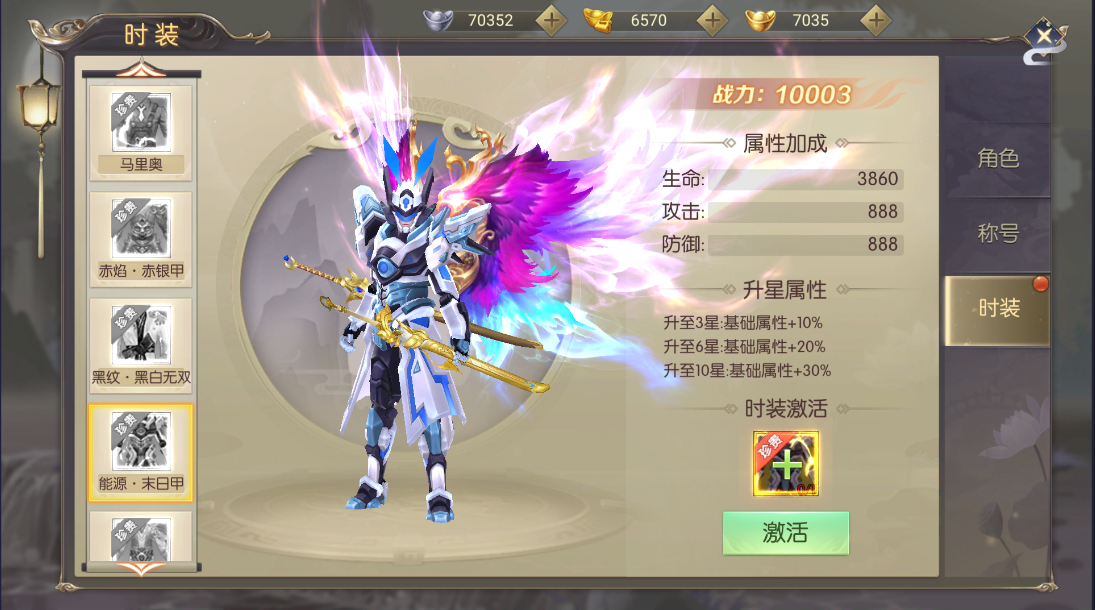
Task: Select the 能源·末日甲 costume
Action: point(141,450)
